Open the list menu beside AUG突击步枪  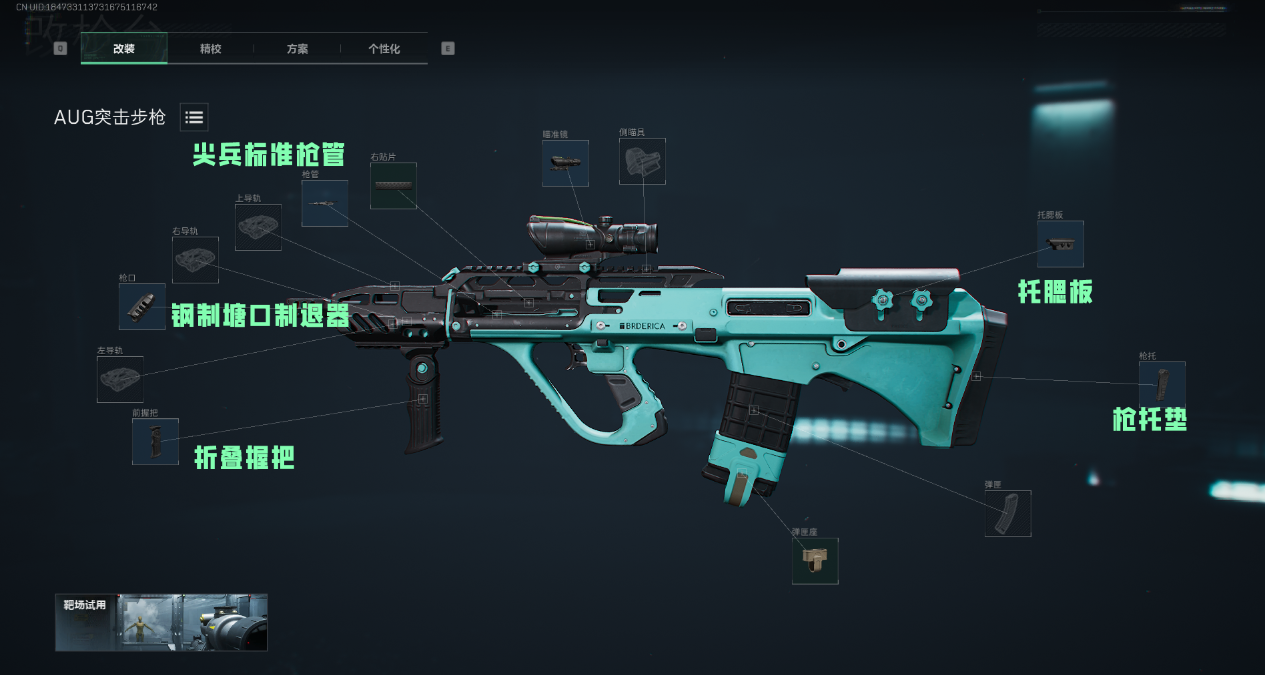point(194,117)
